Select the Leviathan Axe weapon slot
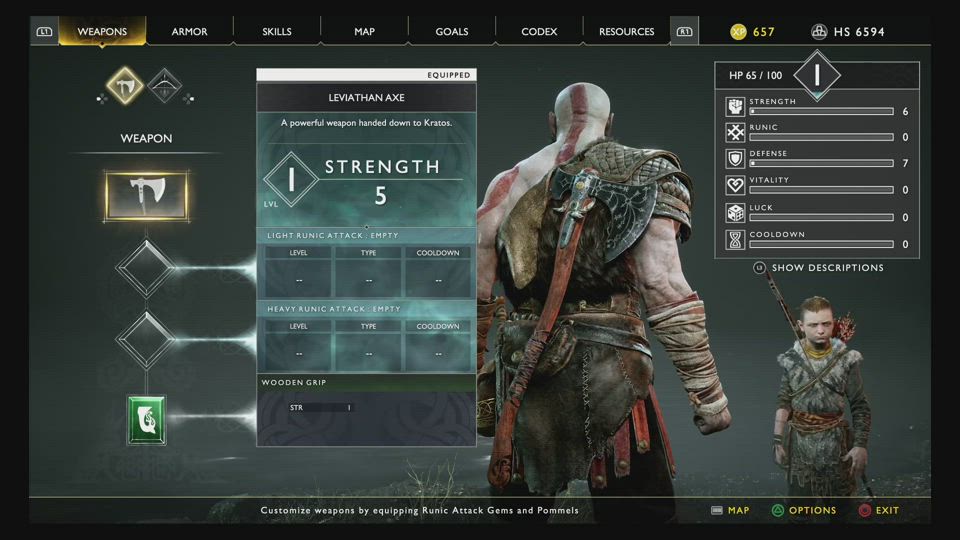Image resolution: width=960 pixels, height=540 pixels. click(x=146, y=196)
